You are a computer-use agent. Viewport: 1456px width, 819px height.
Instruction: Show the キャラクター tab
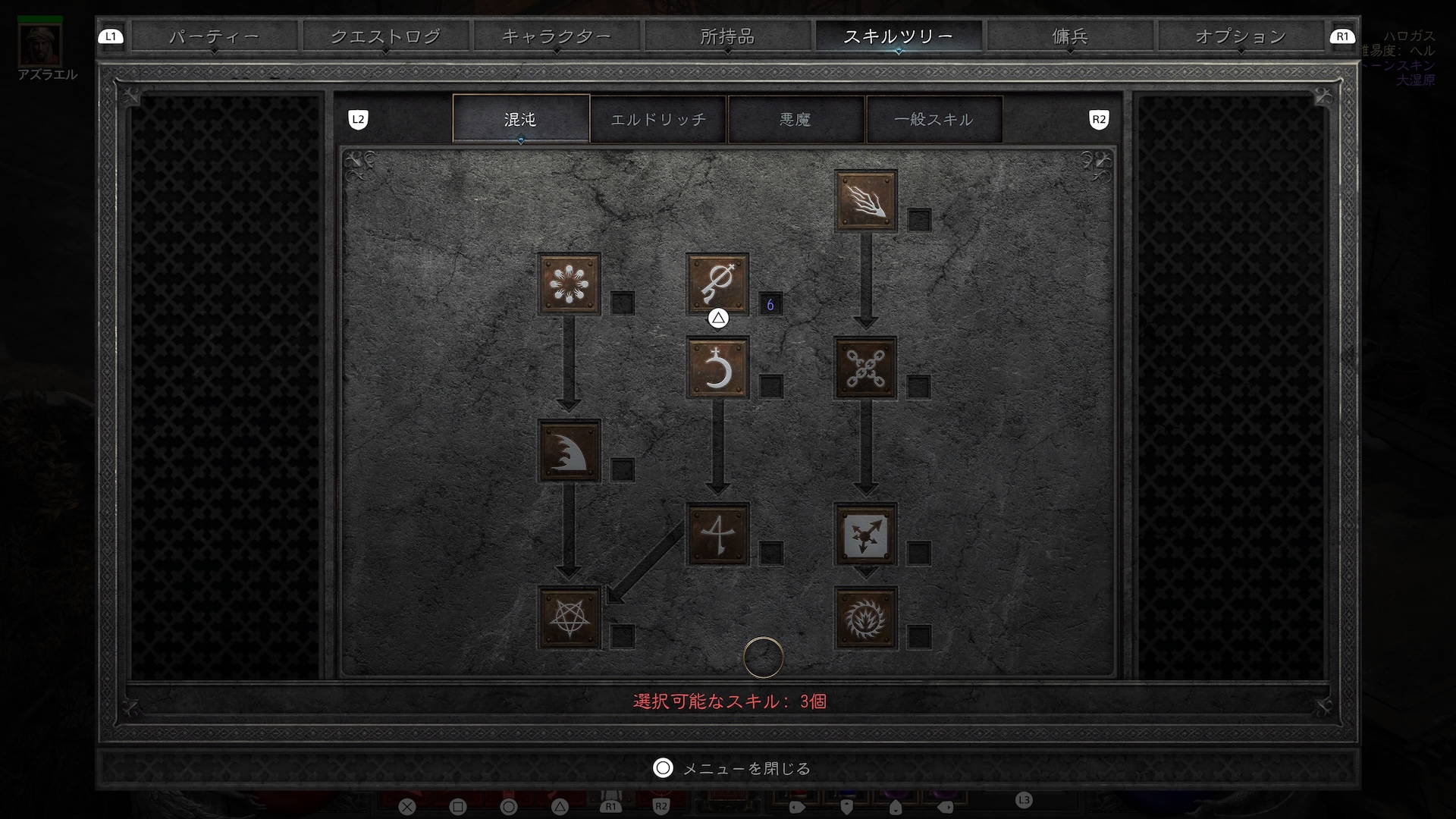[x=556, y=36]
